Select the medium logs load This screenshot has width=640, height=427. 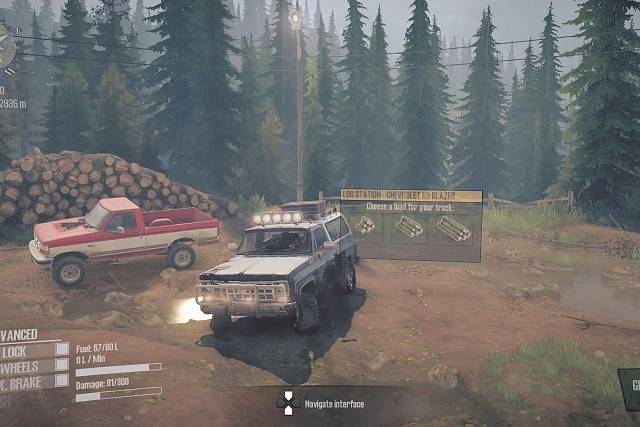408,227
